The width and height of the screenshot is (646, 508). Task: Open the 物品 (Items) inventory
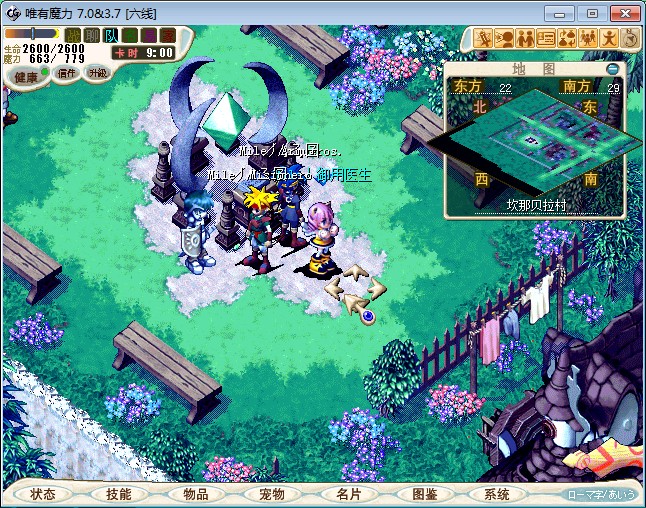click(x=195, y=494)
